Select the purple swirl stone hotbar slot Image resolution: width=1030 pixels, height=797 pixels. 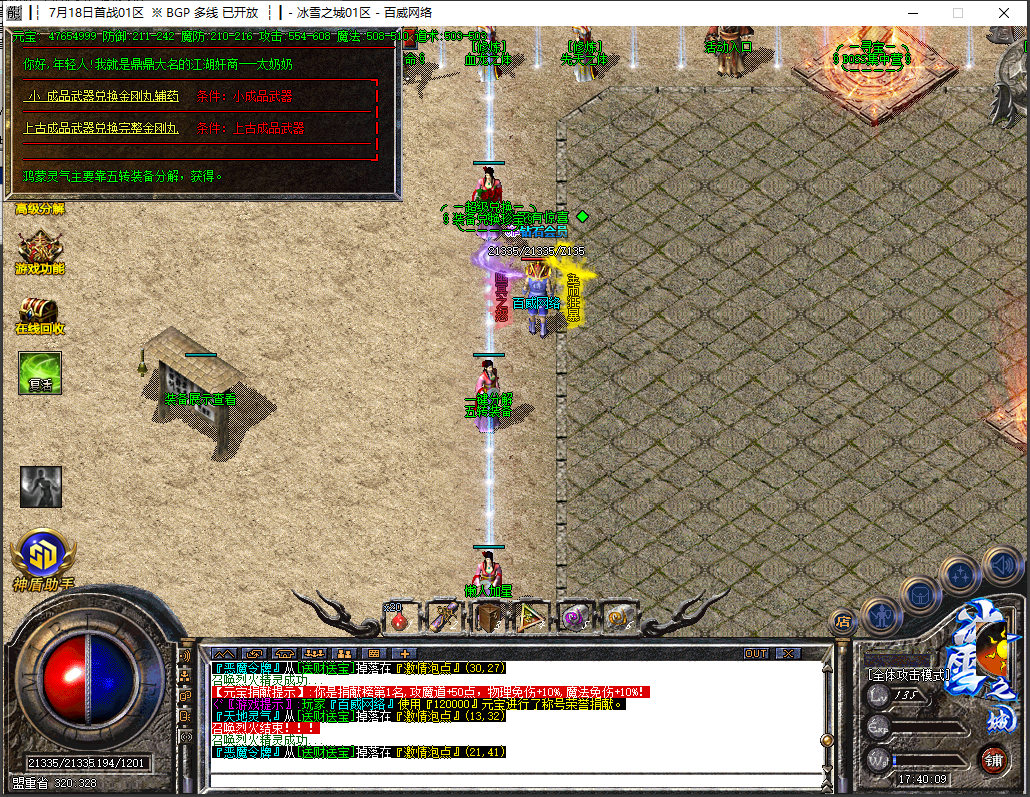tap(575, 618)
